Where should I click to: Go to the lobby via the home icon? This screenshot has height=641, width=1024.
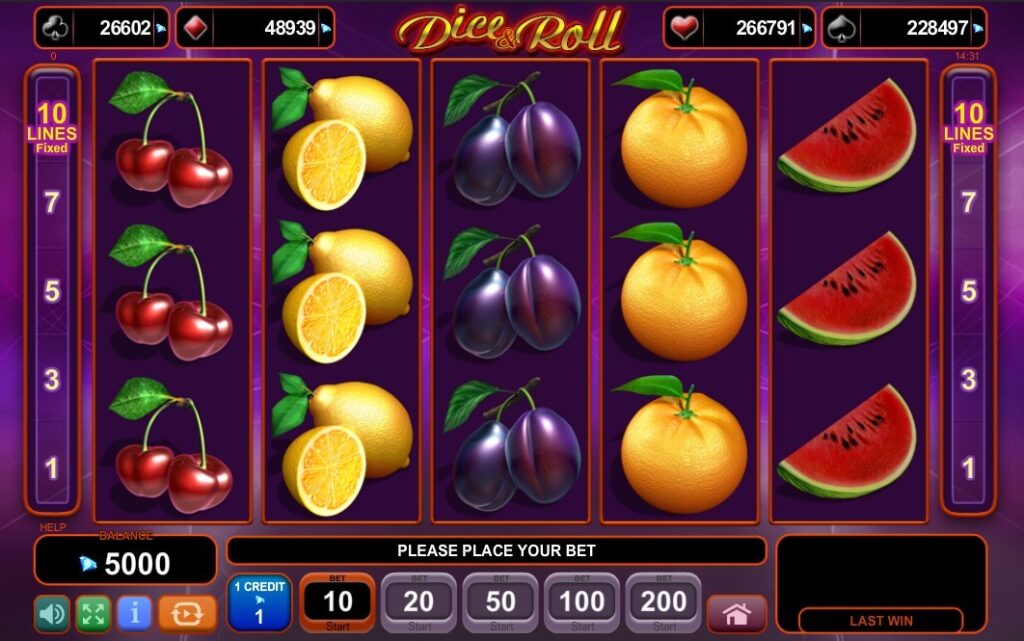(737, 613)
